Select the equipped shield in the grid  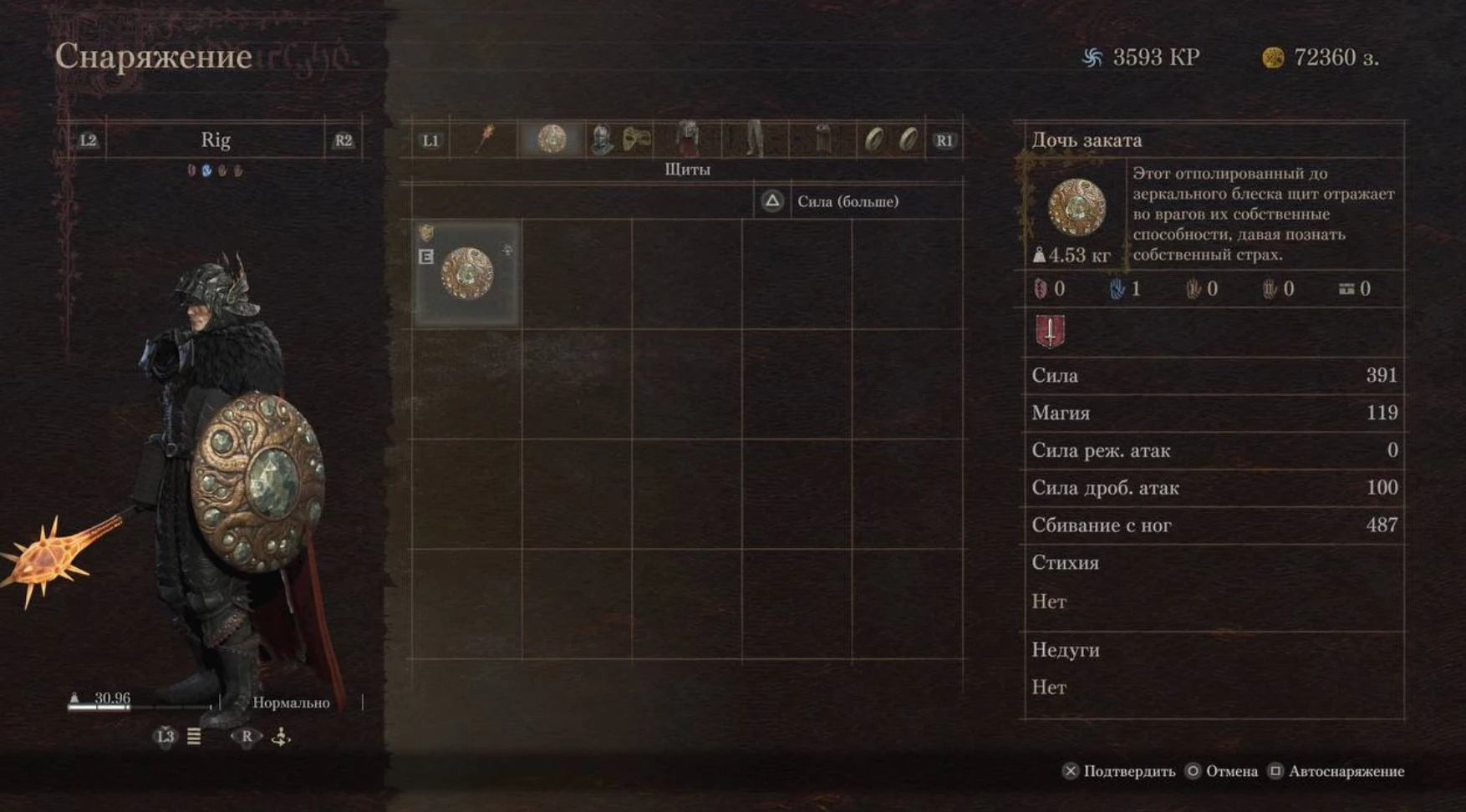coord(467,273)
